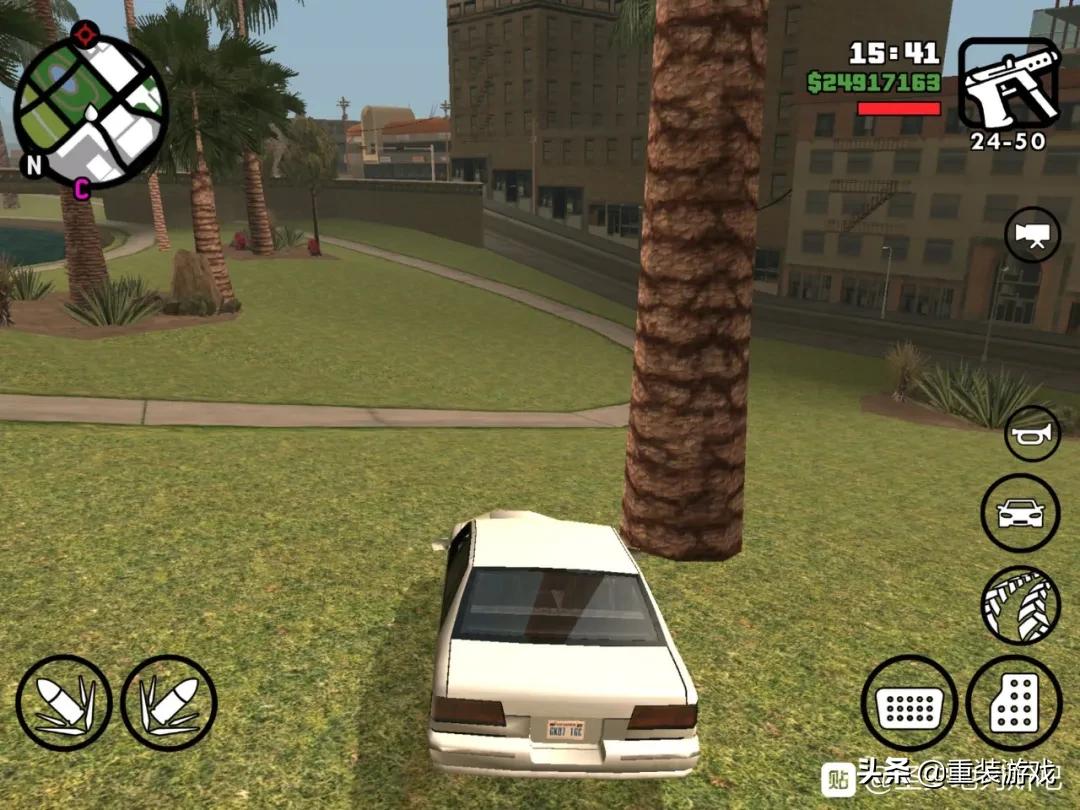Steer right with the right arrow button
1080x810 pixels.
169,703
